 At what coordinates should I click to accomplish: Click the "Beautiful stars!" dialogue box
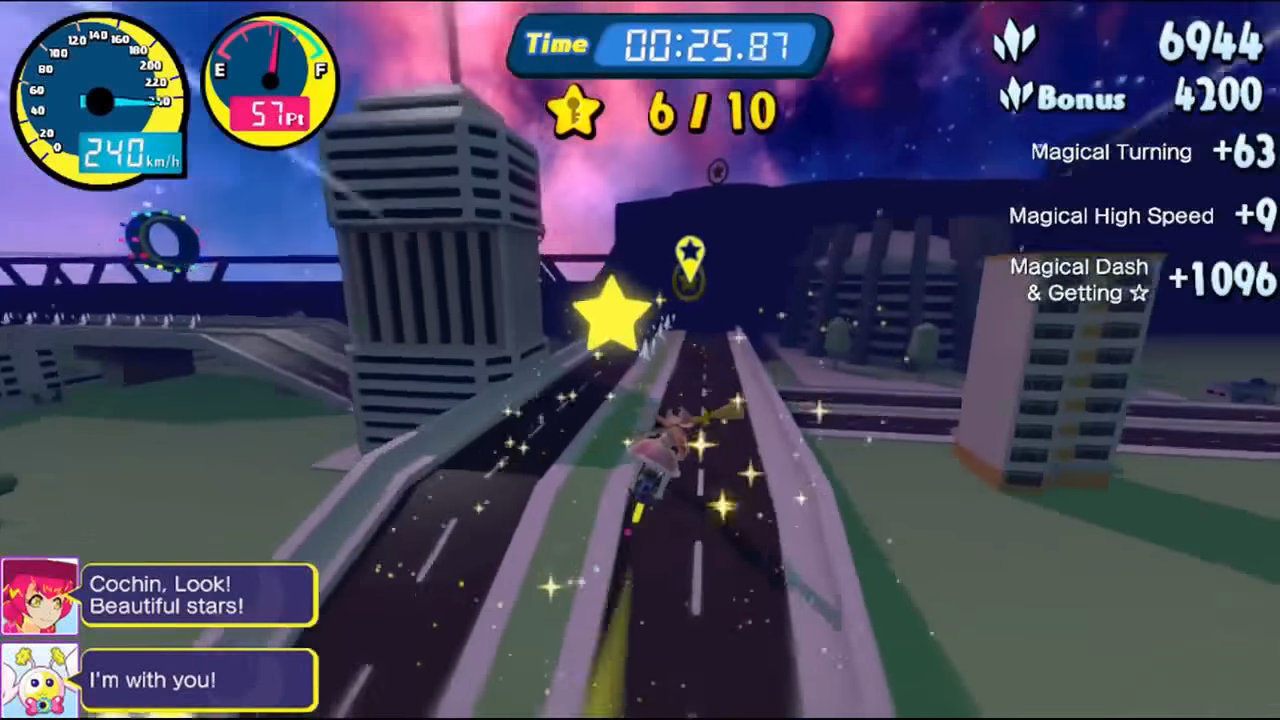coord(199,595)
